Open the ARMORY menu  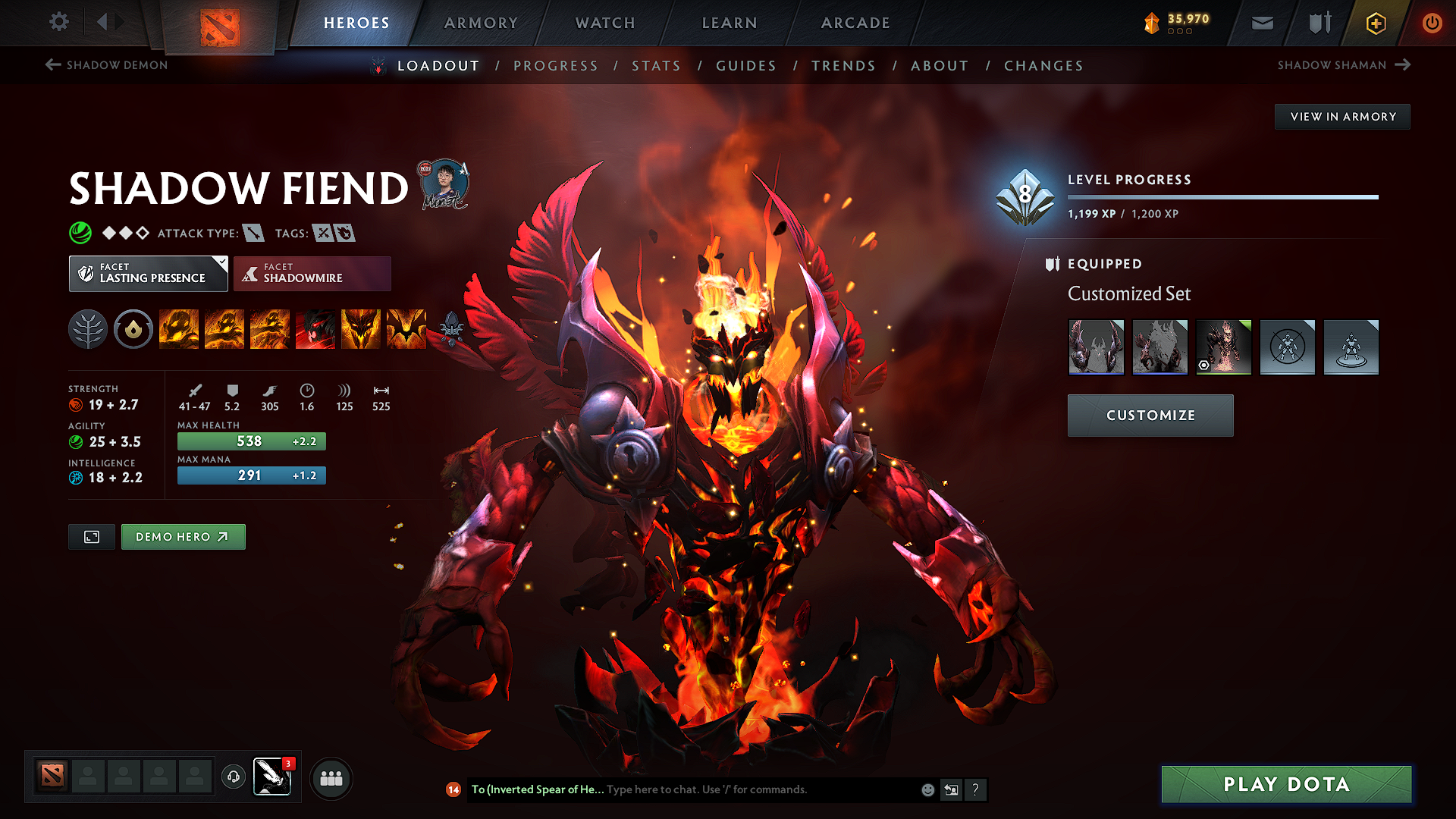[x=481, y=23]
